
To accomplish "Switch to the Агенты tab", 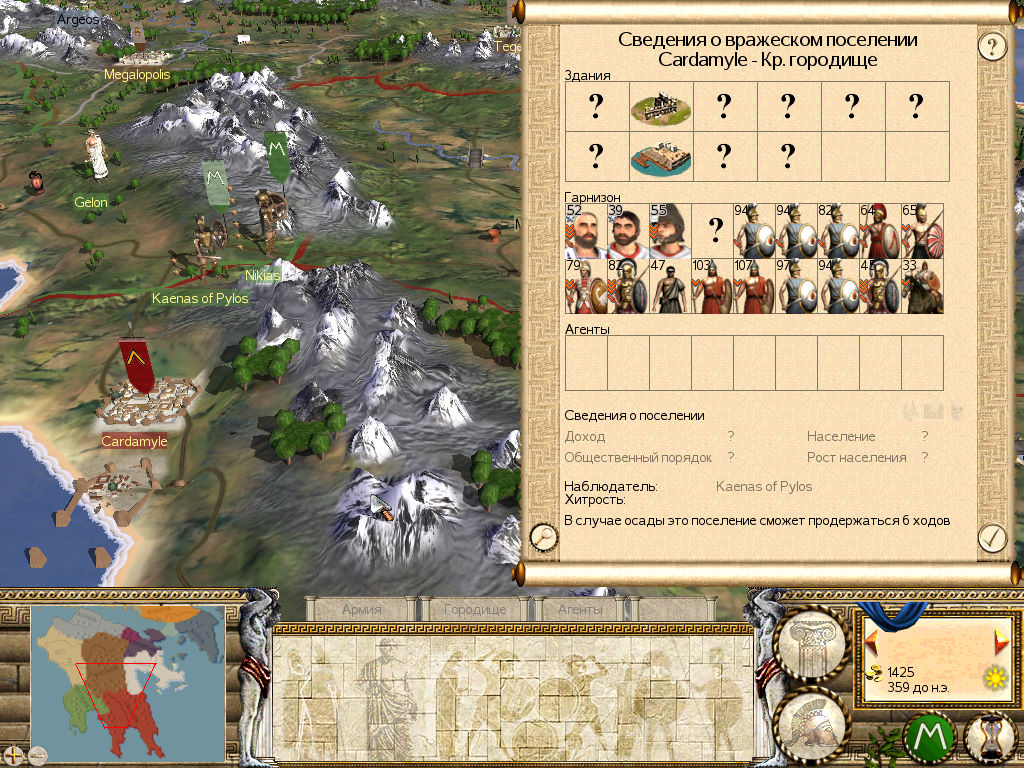I will tap(580, 608).
